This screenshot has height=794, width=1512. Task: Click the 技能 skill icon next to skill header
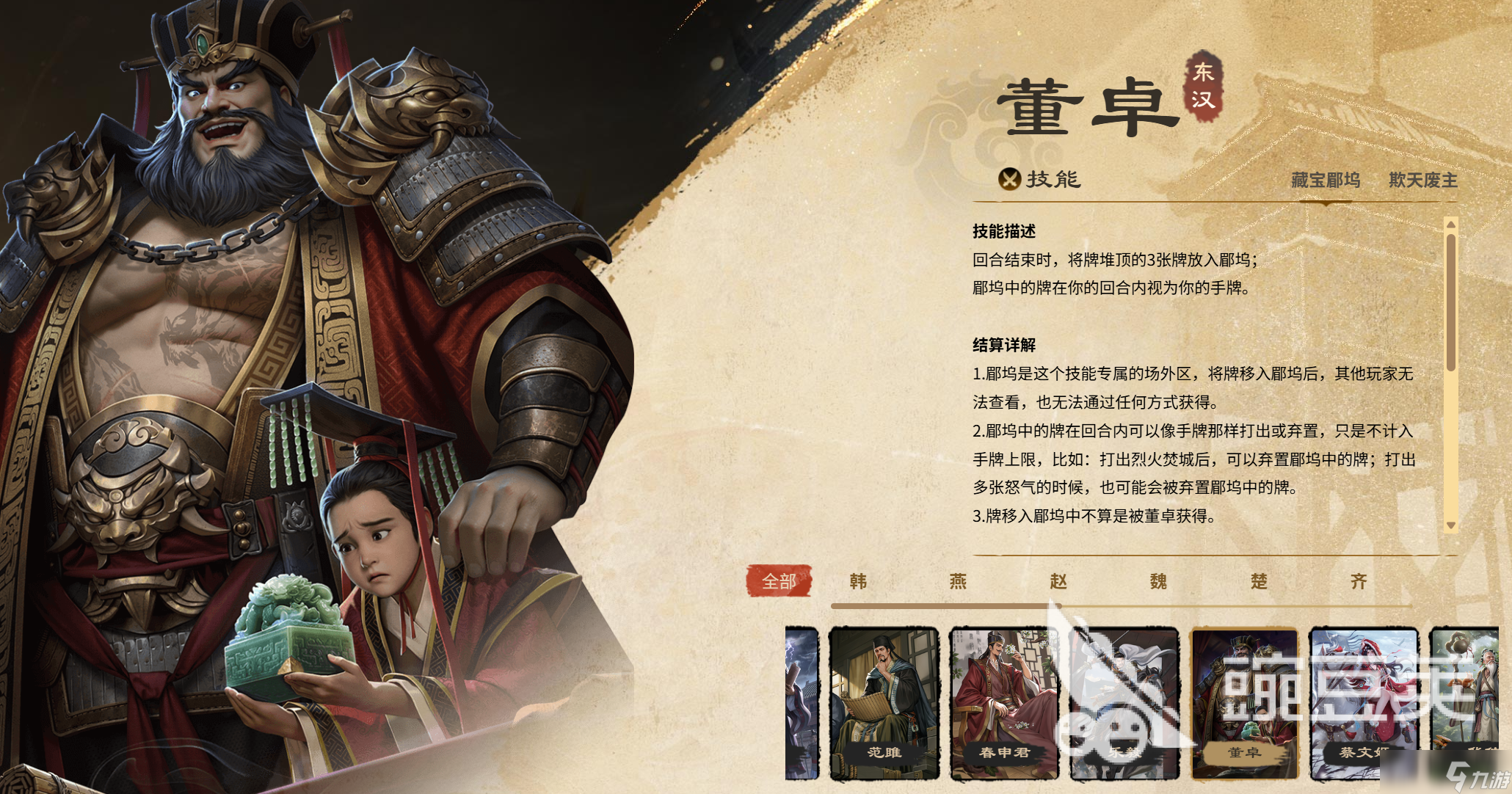point(1010,181)
